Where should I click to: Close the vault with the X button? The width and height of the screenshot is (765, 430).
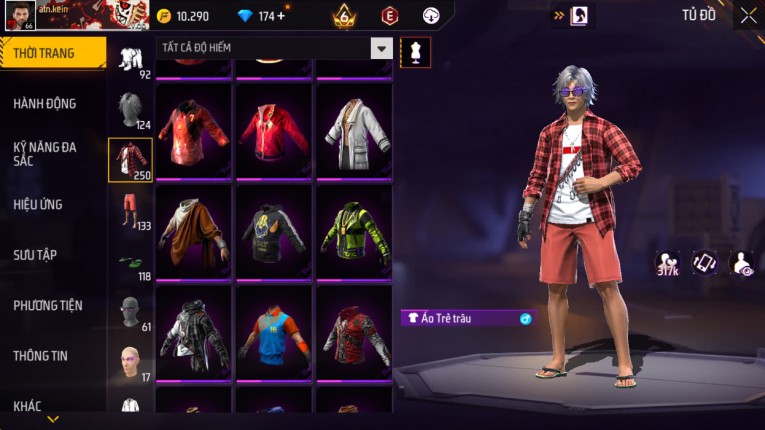[x=748, y=15]
